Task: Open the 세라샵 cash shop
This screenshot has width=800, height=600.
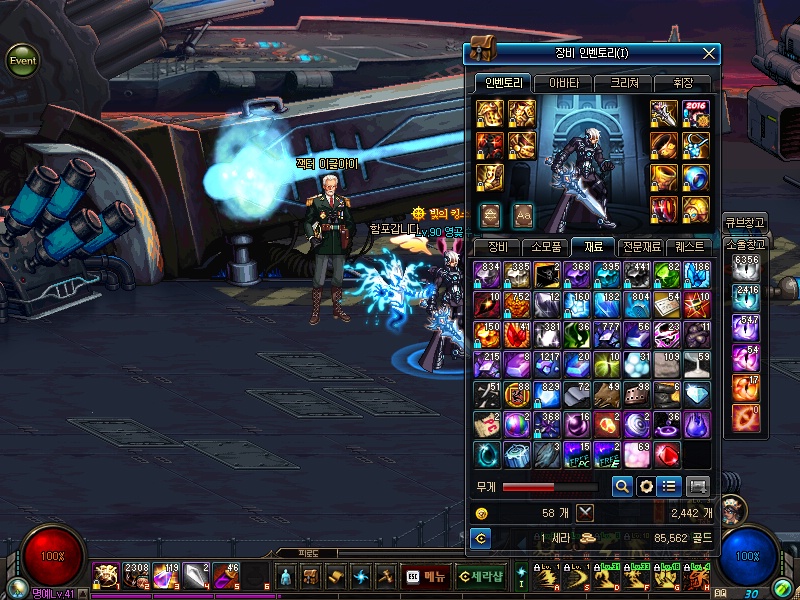Action: [x=481, y=577]
